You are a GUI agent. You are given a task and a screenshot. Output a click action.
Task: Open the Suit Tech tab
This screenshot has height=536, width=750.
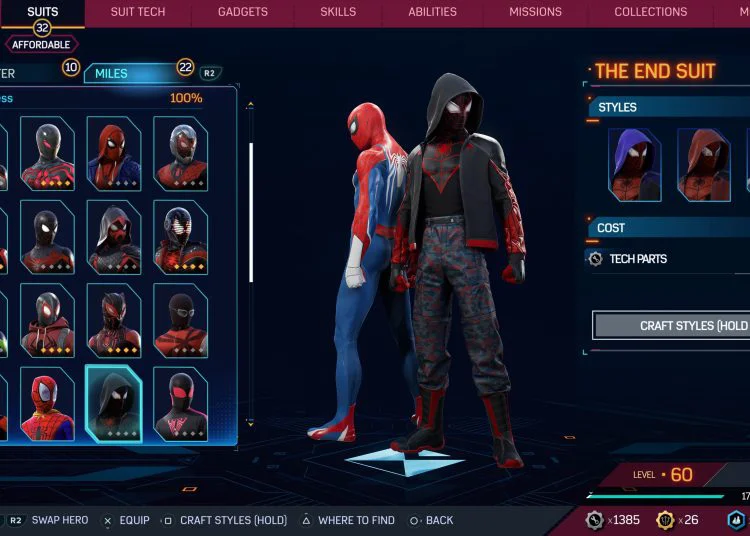click(138, 12)
